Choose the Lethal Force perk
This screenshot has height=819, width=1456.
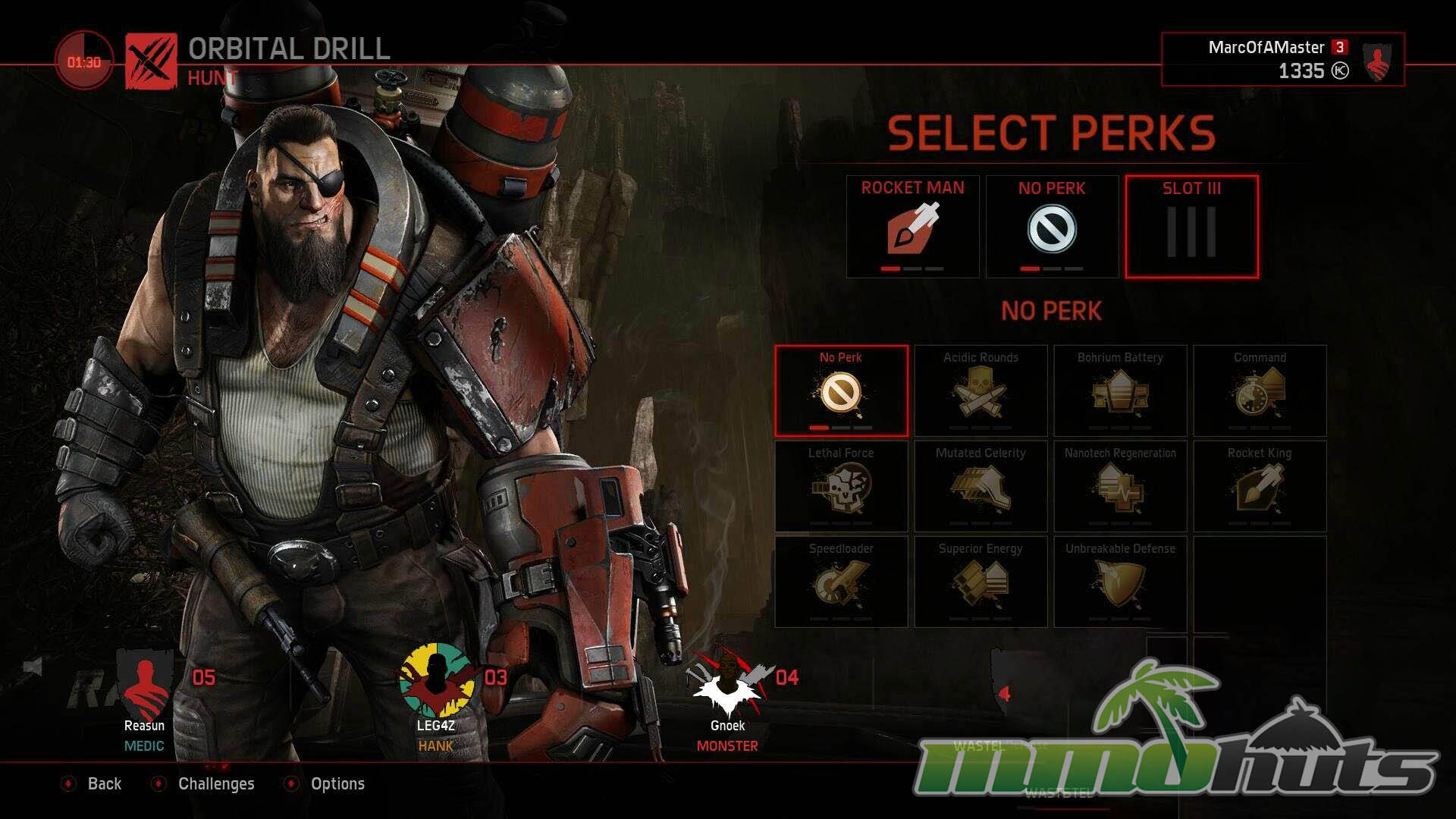(841, 486)
